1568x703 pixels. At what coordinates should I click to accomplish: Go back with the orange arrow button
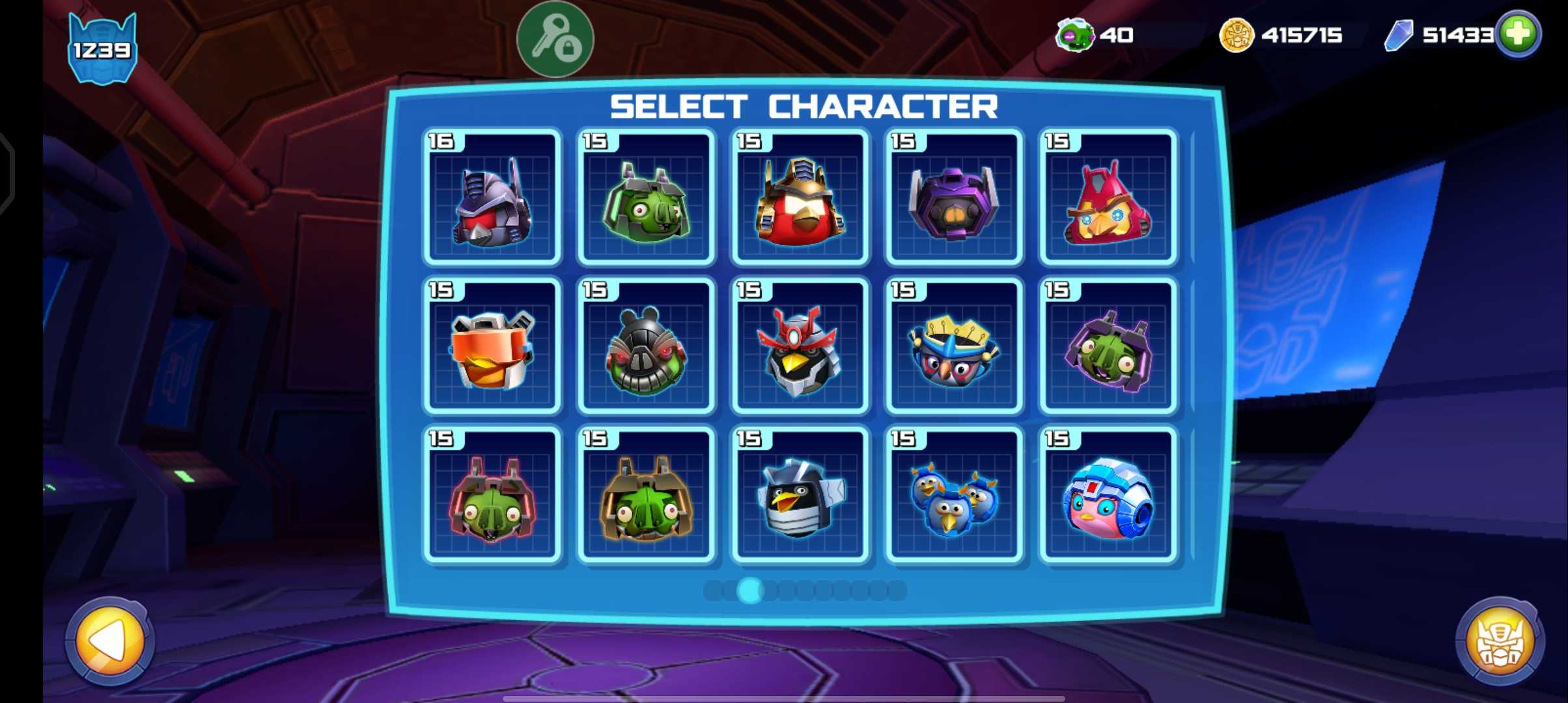coord(109,641)
